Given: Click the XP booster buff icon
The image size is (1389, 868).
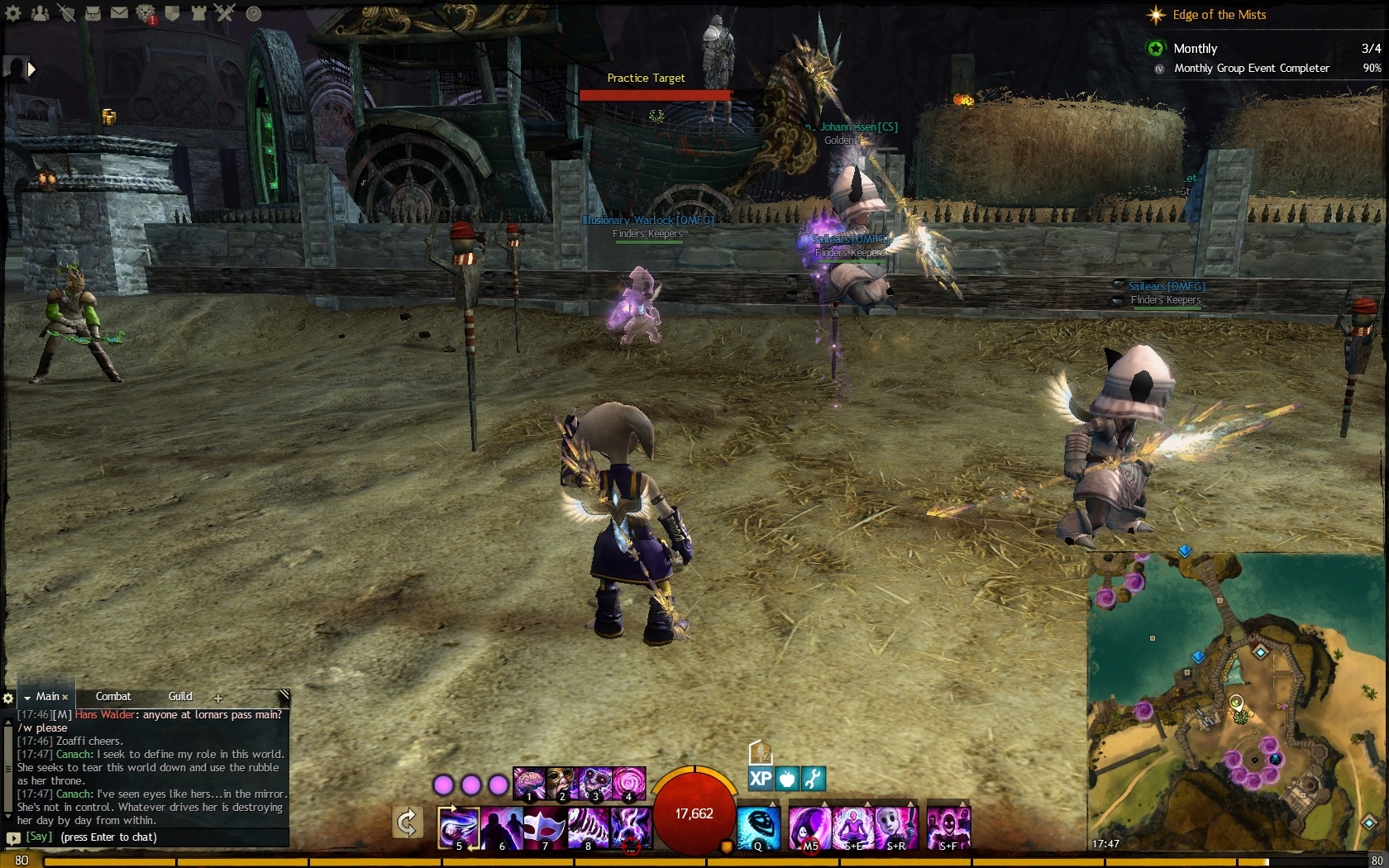Looking at the screenshot, I should (760, 778).
